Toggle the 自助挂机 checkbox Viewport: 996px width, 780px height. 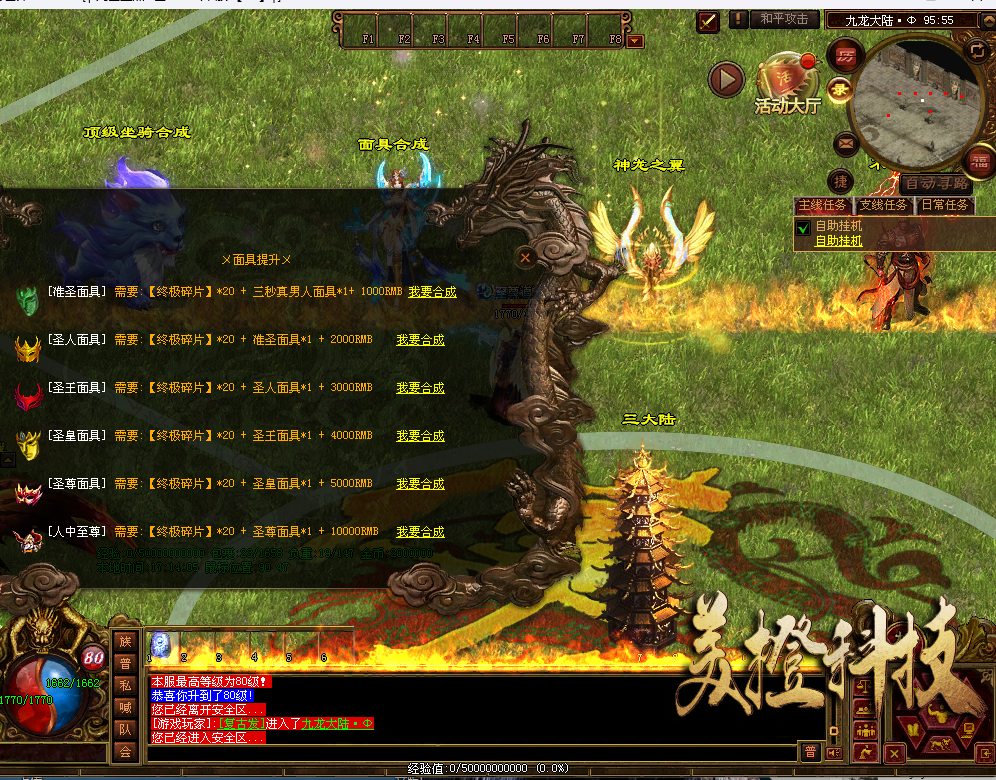pyautogui.click(x=801, y=228)
